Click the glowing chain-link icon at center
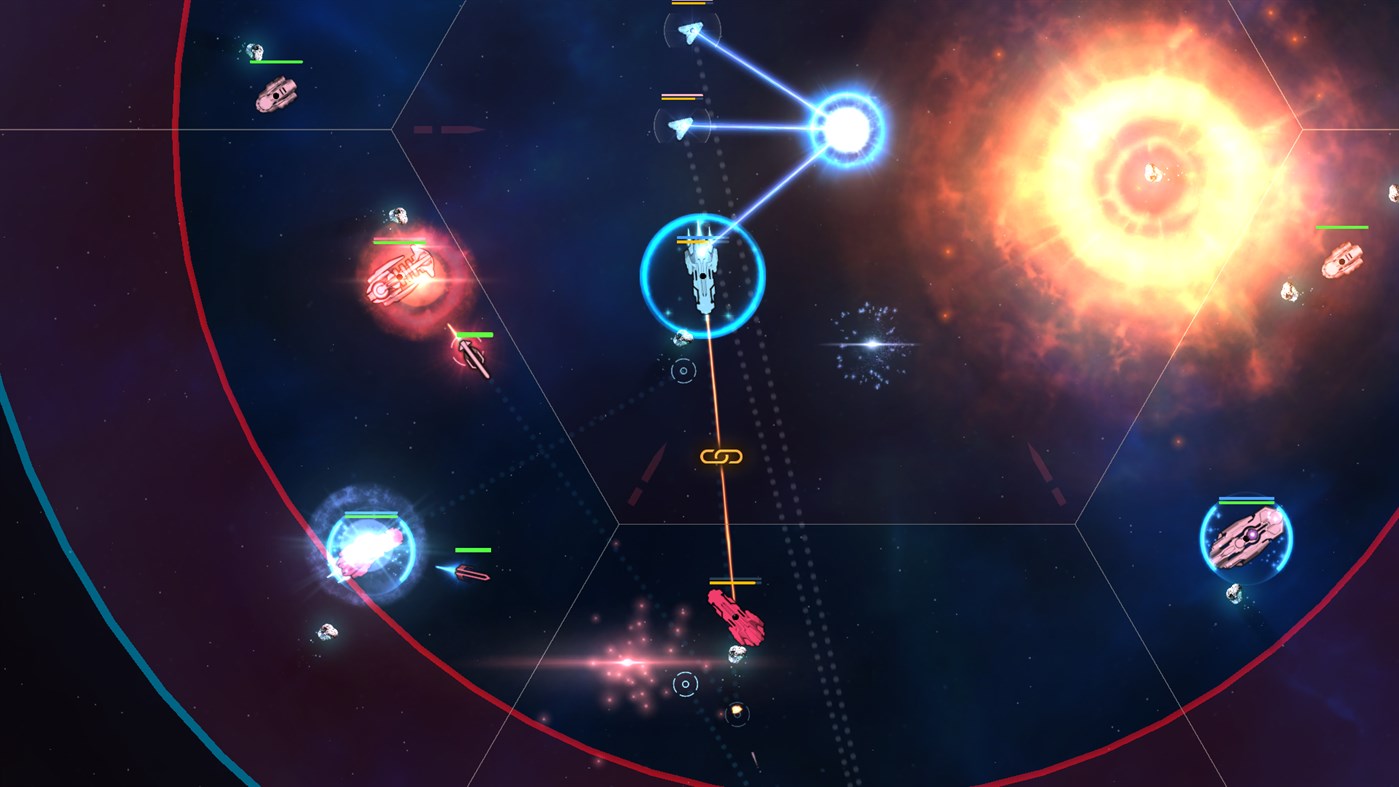Image resolution: width=1399 pixels, height=787 pixels. tap(722, 457)
